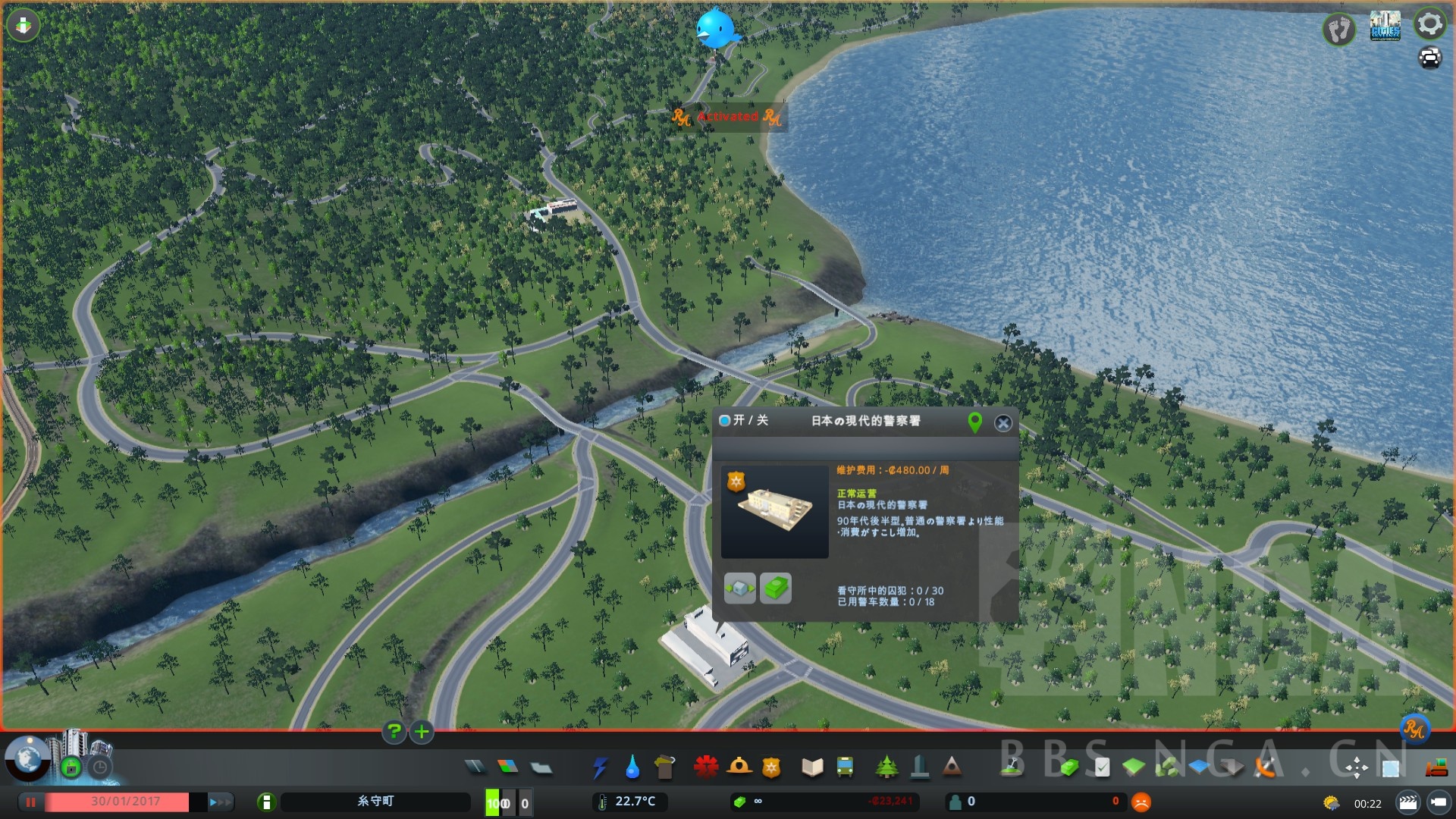Click the blue Chirper bird icon

(715, 29)
